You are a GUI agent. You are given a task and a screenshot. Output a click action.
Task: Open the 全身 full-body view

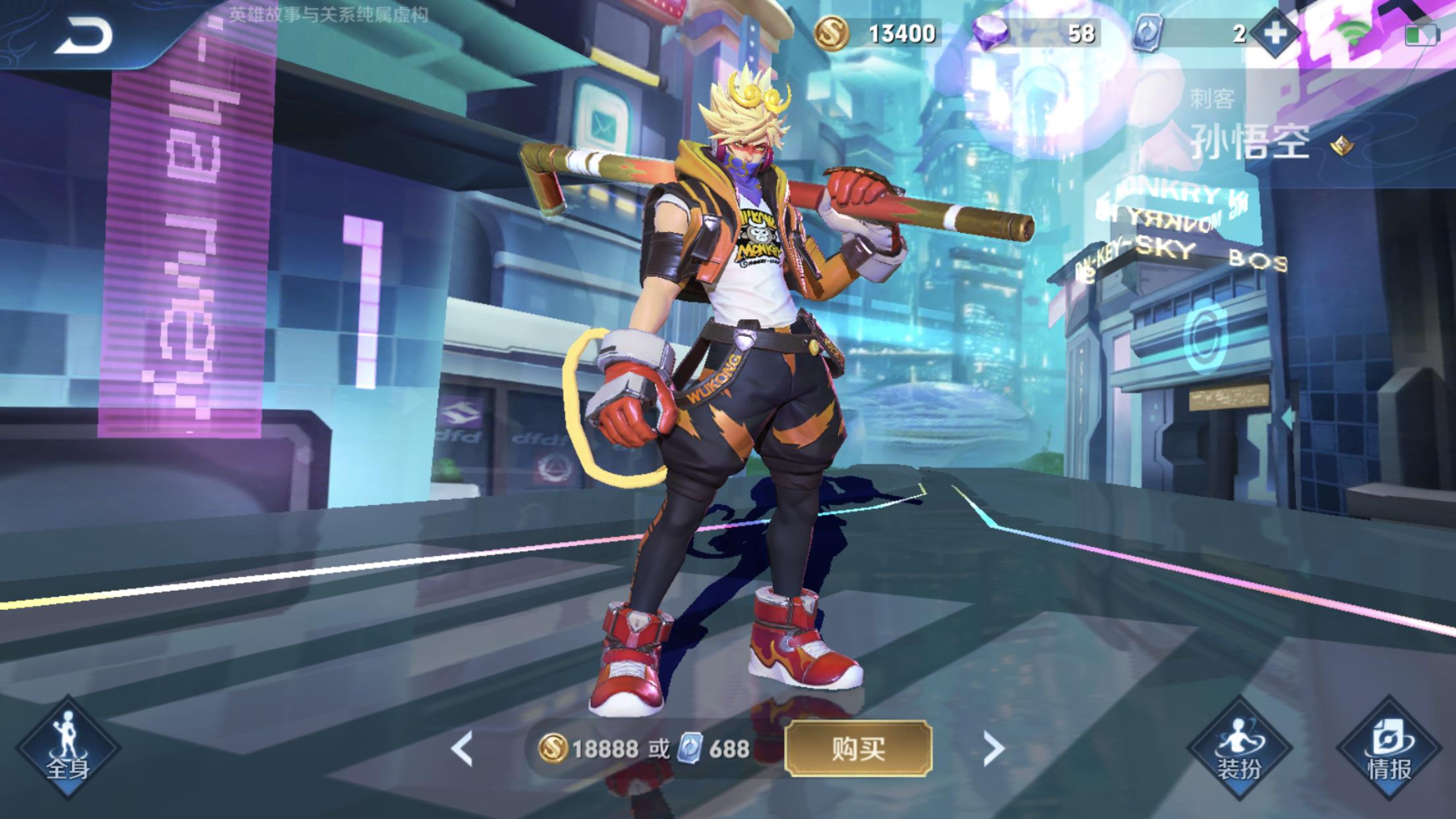click(x=67, y=748)
